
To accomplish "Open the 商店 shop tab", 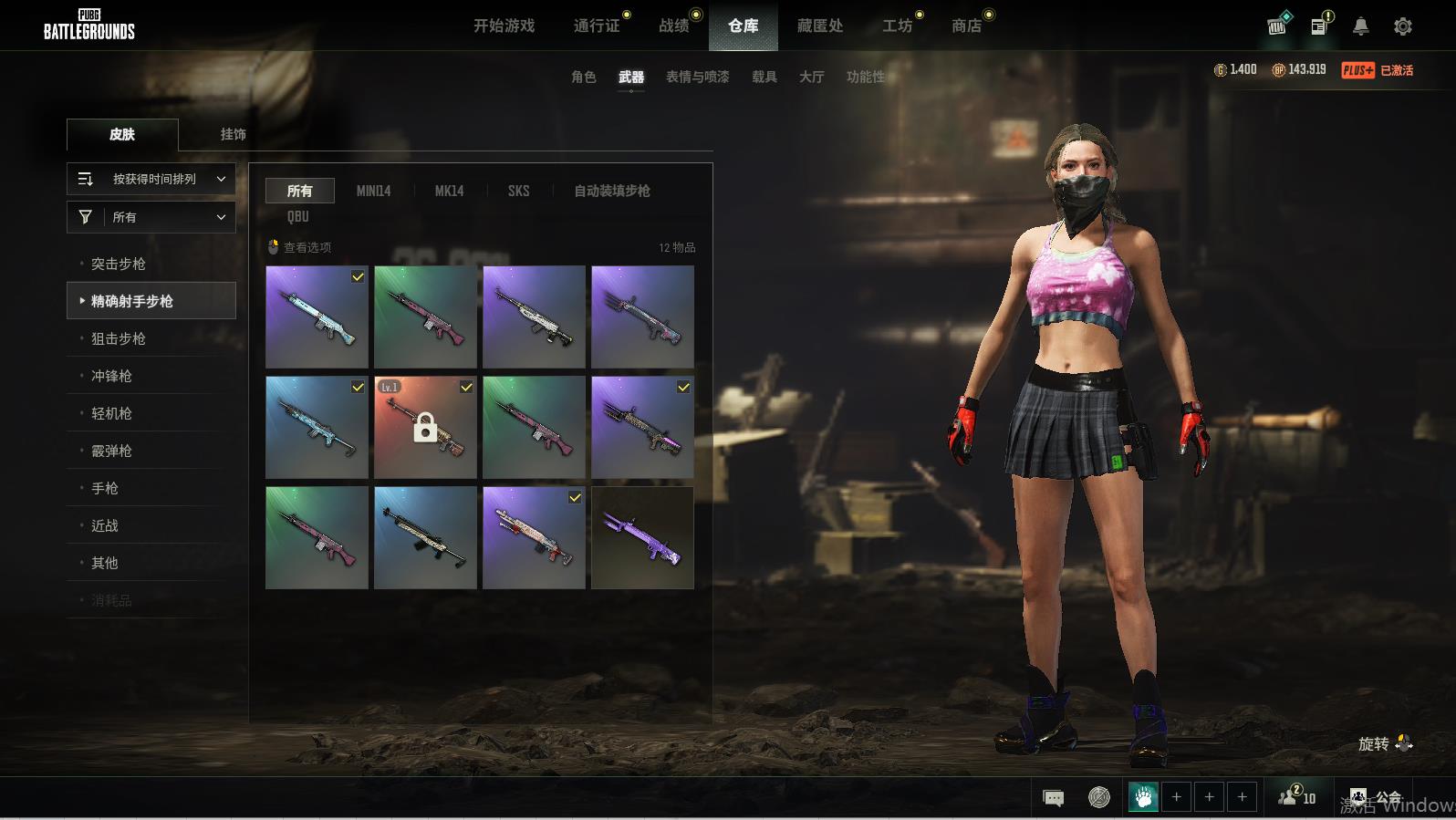I will 966,26.
